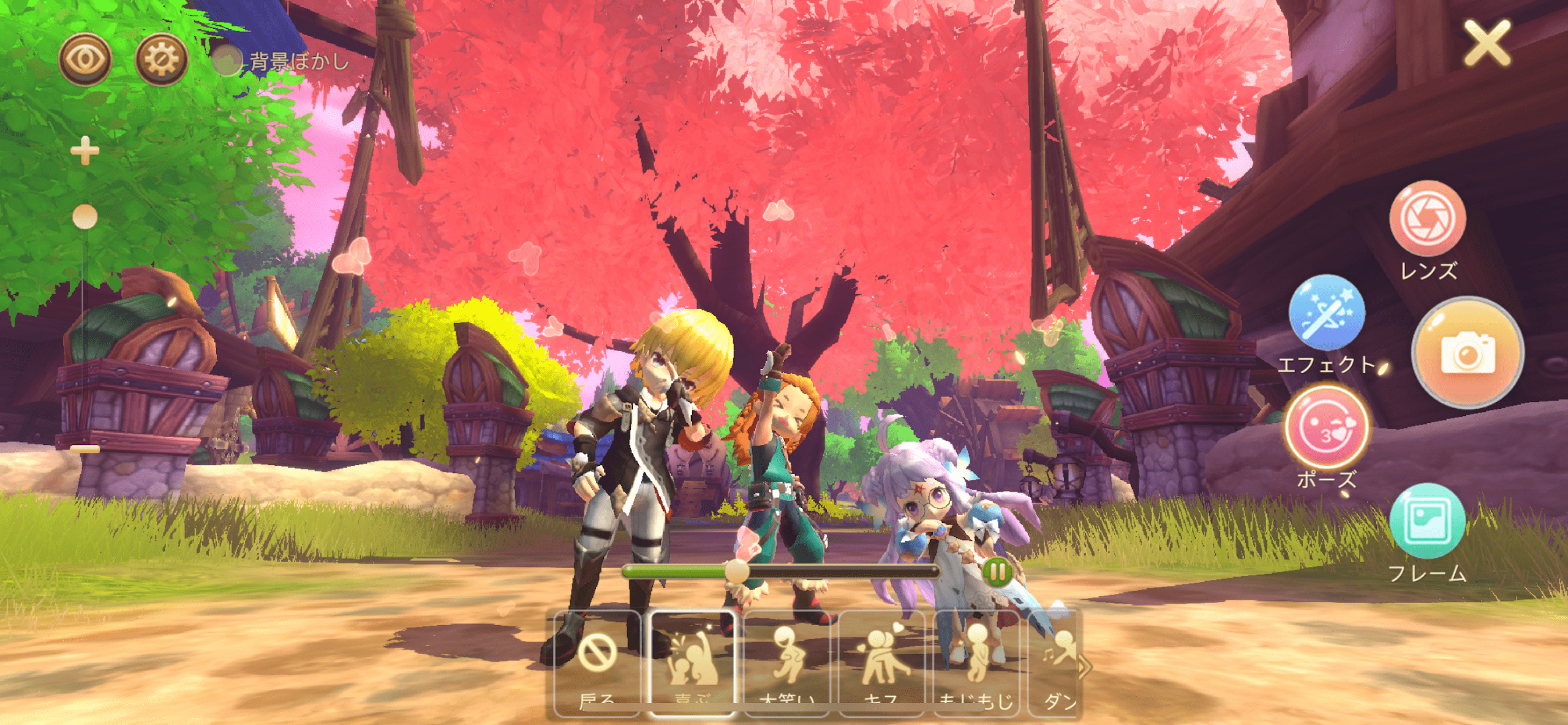Image resolution: width=1568 pixels, height=725 pixels.
Task: Take a photo with the camera button
Action: point(1468,353)
